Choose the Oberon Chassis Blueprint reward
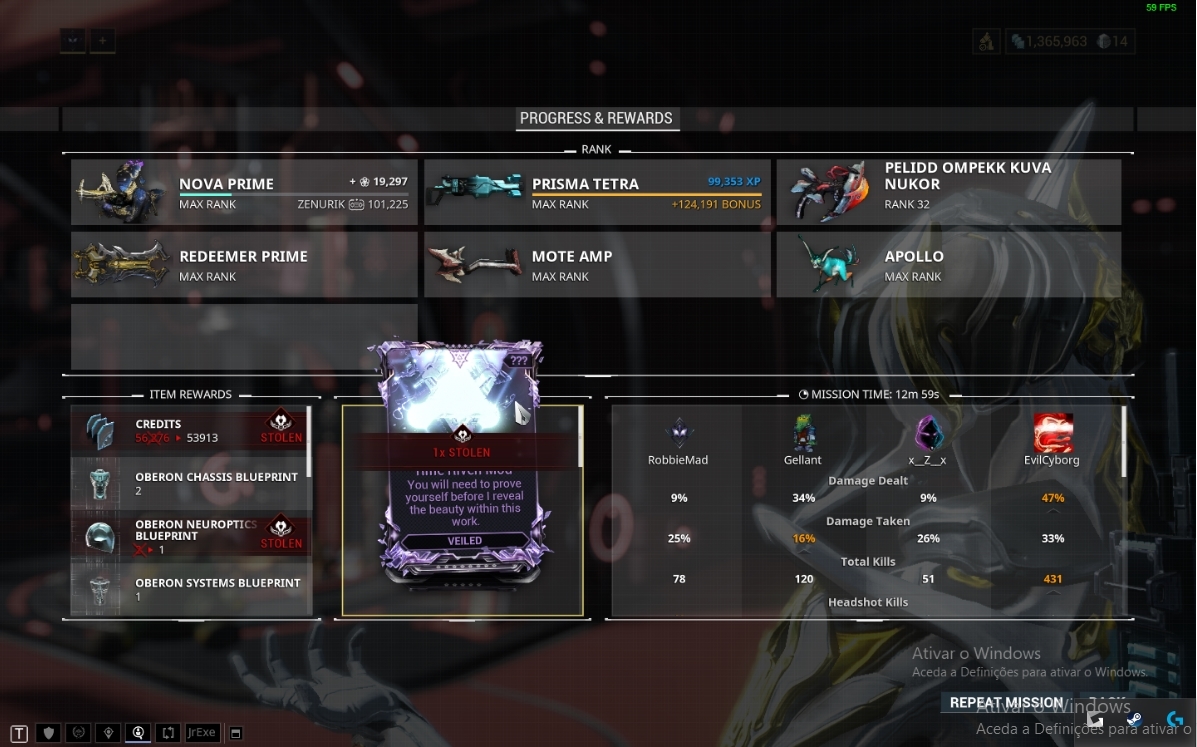1197x747 pixels. 189,483
